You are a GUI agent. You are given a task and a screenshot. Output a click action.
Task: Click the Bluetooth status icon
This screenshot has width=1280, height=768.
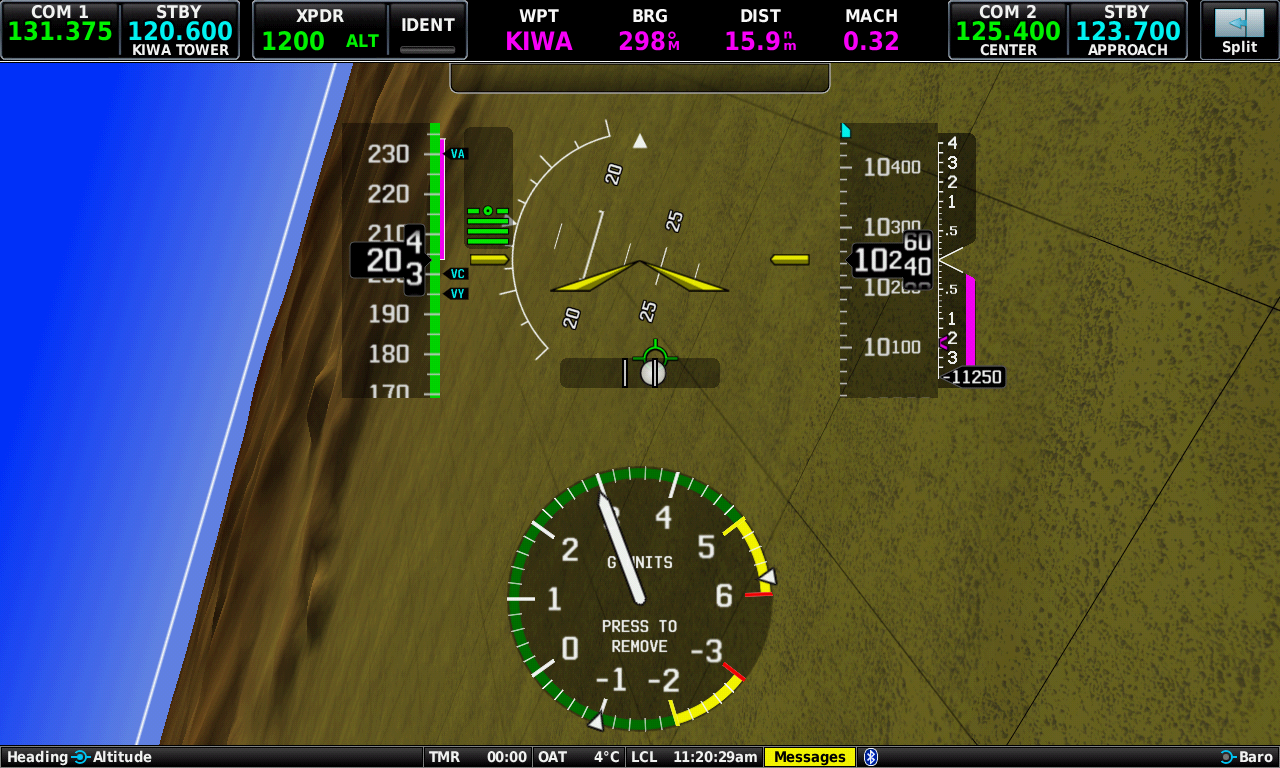[x=871, y=757]
